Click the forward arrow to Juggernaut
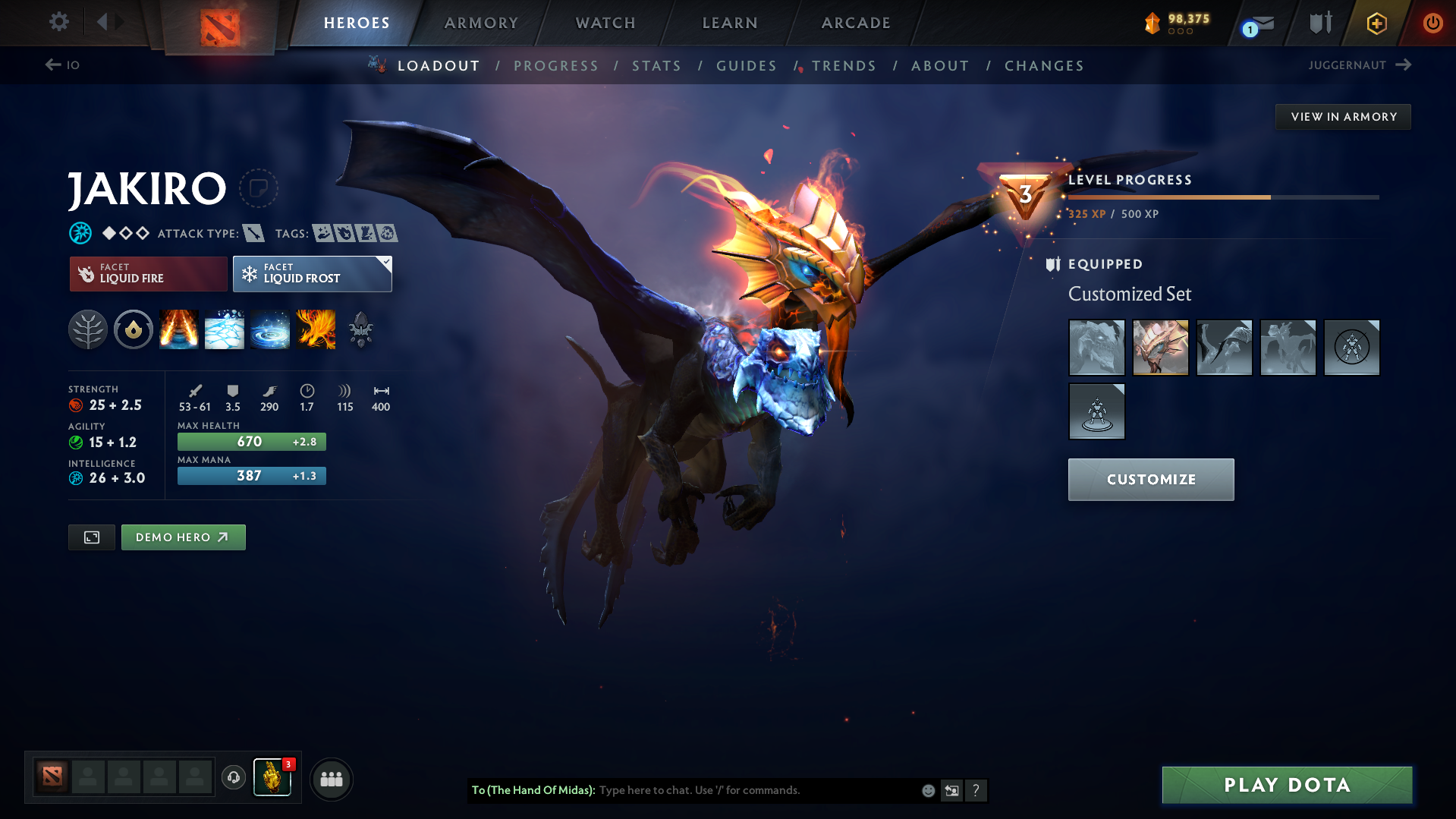 (x=1405, y=65)
